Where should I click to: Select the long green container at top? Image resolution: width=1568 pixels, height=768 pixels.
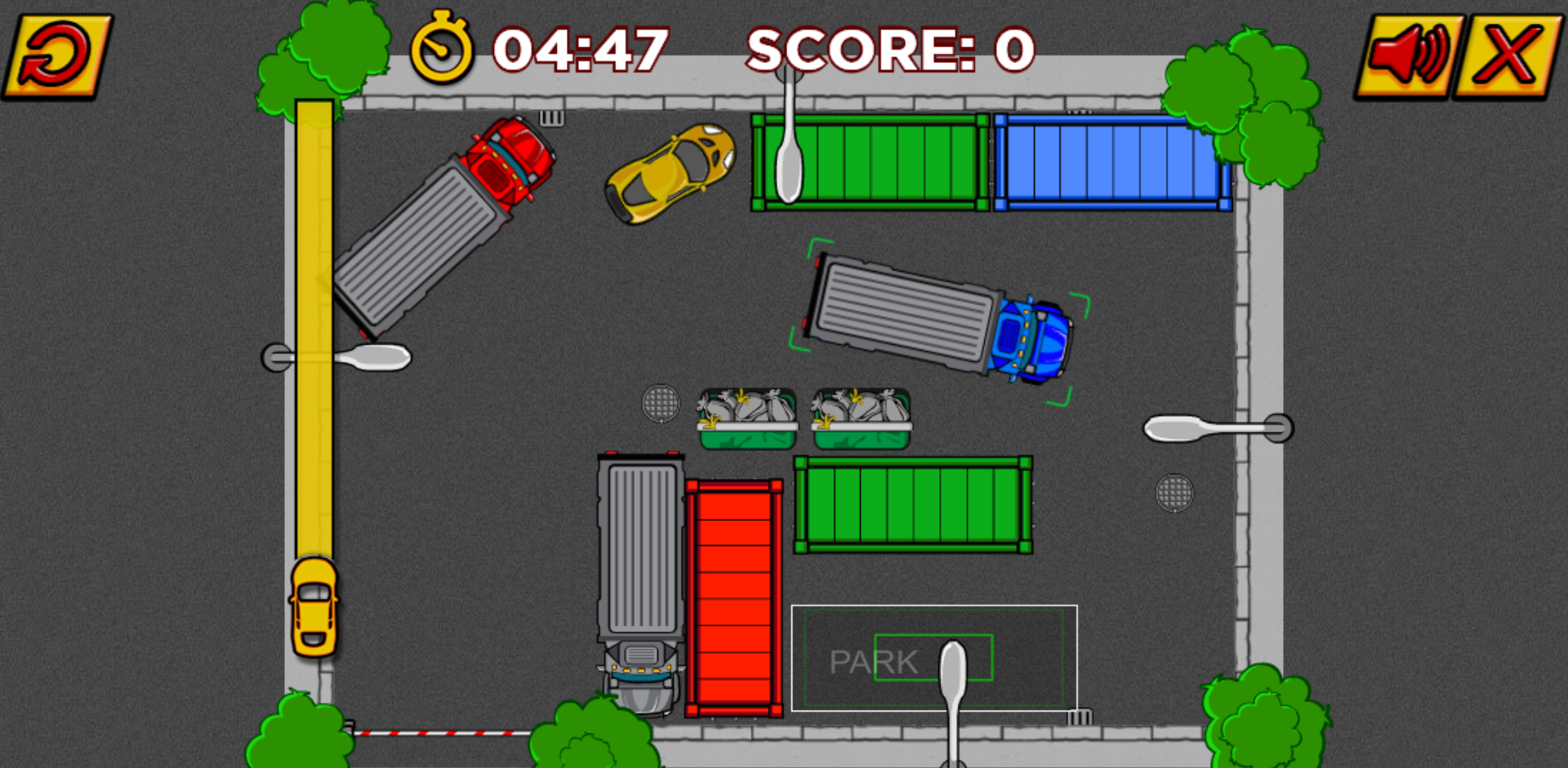click(x=866, y=163)
